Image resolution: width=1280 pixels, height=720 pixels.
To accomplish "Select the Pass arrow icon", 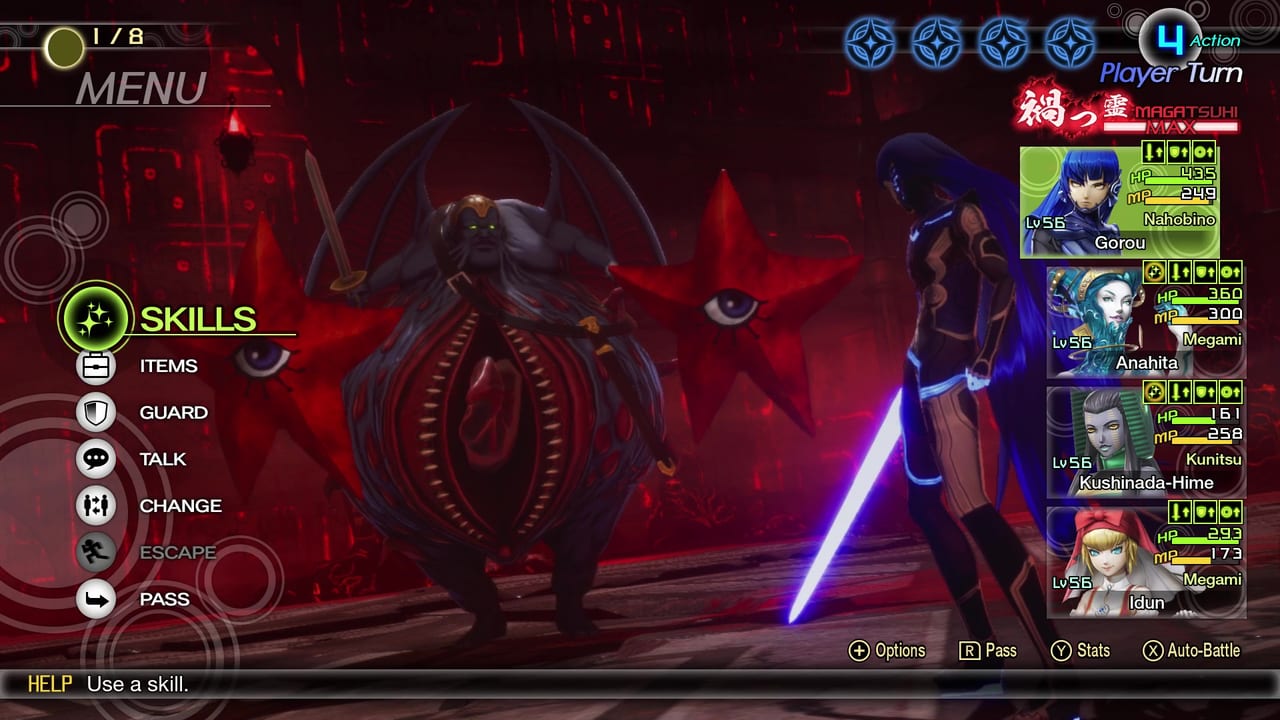I will tap(96, 599).
